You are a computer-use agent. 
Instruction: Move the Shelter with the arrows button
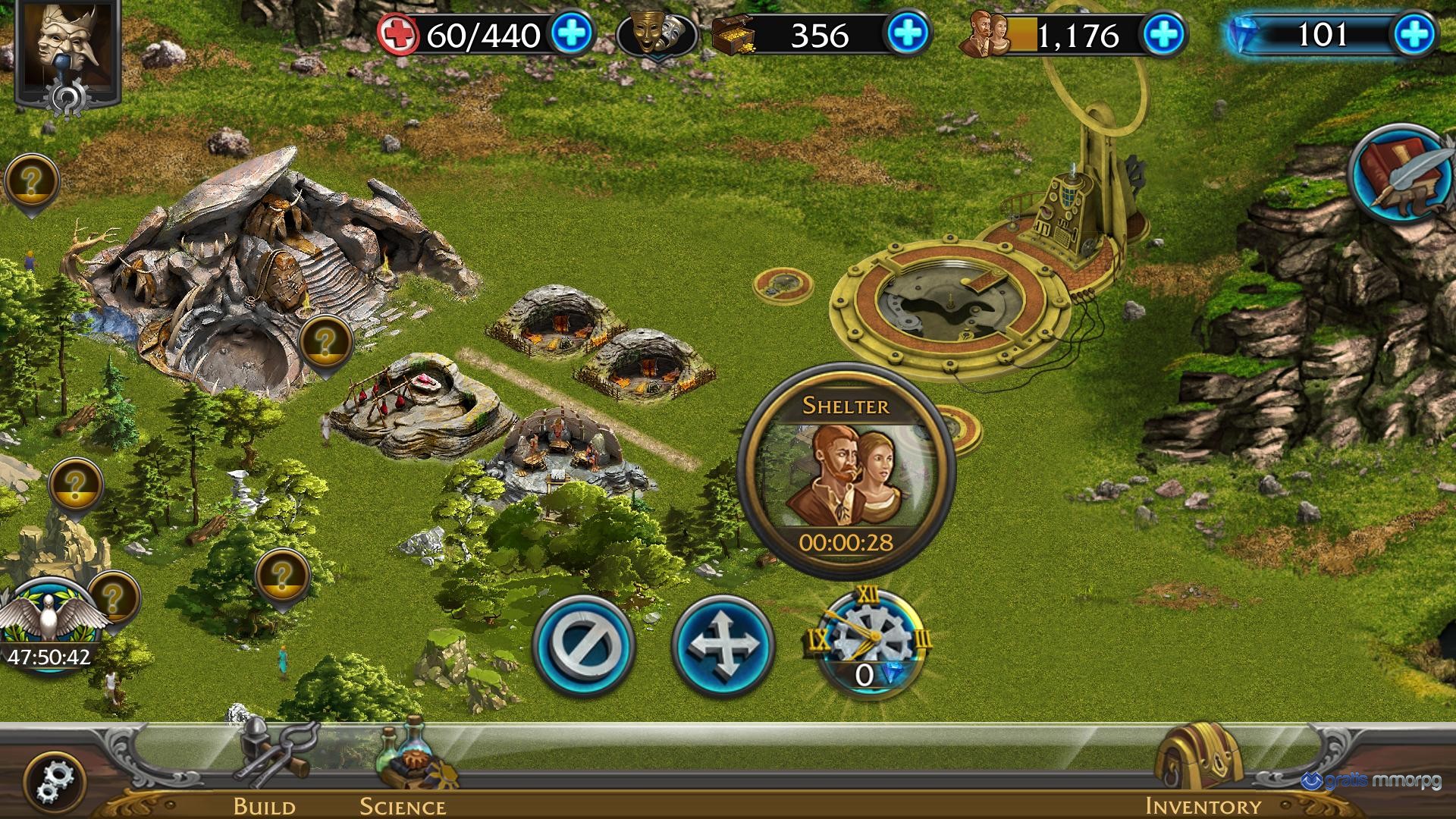(723, 645)
